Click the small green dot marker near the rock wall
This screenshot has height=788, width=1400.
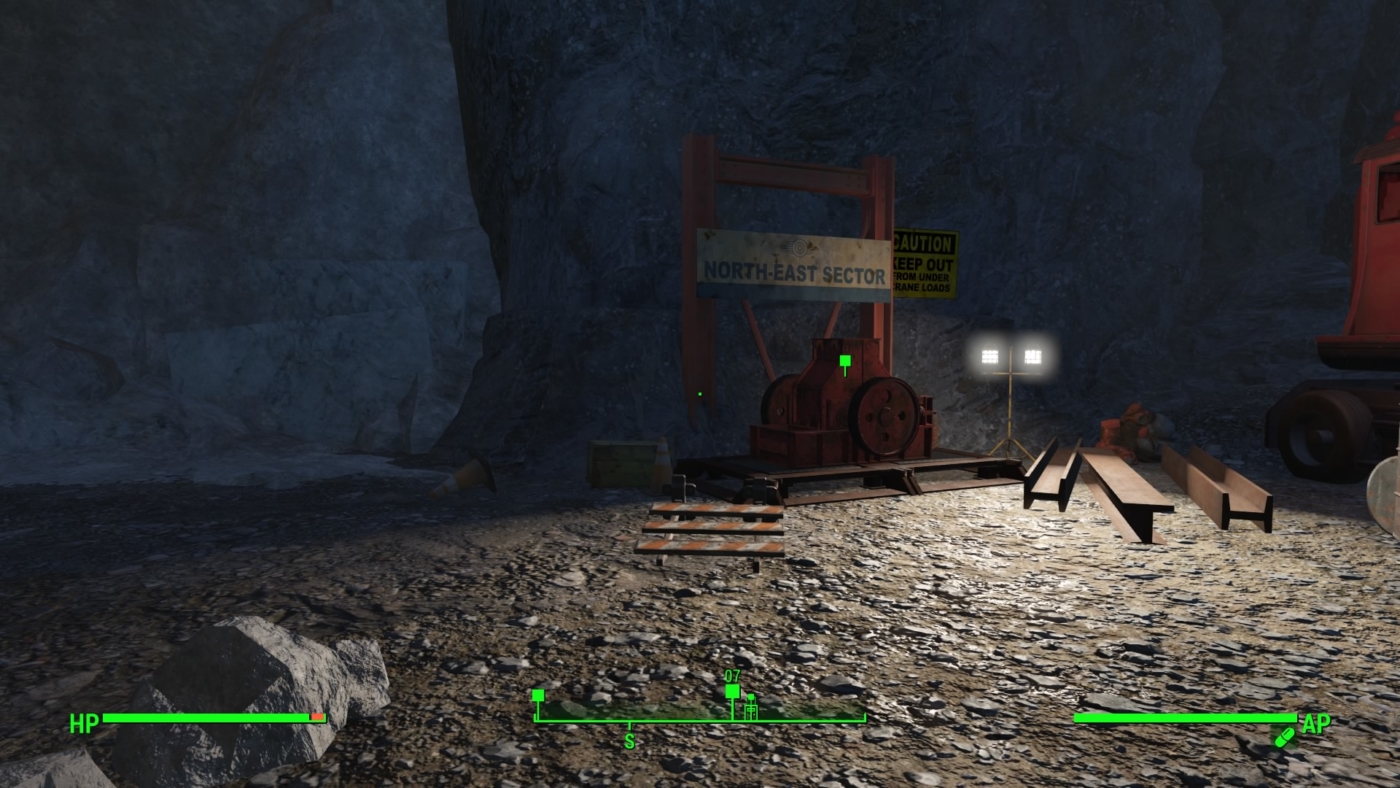tap(698, 393)
